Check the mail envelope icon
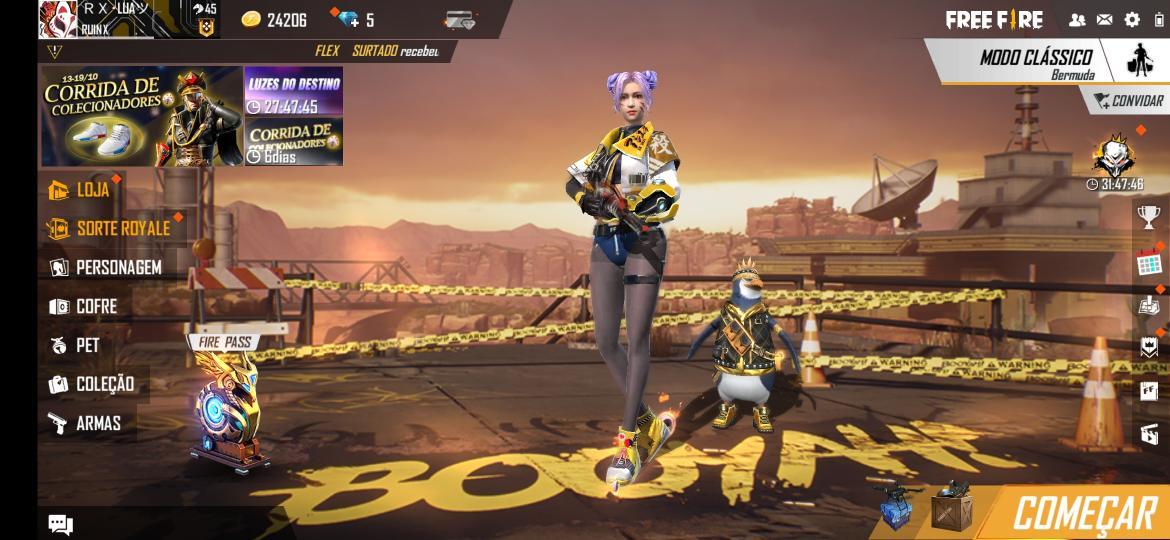The width and height of the screenshot is (1170, 540). coord(1104,19)
